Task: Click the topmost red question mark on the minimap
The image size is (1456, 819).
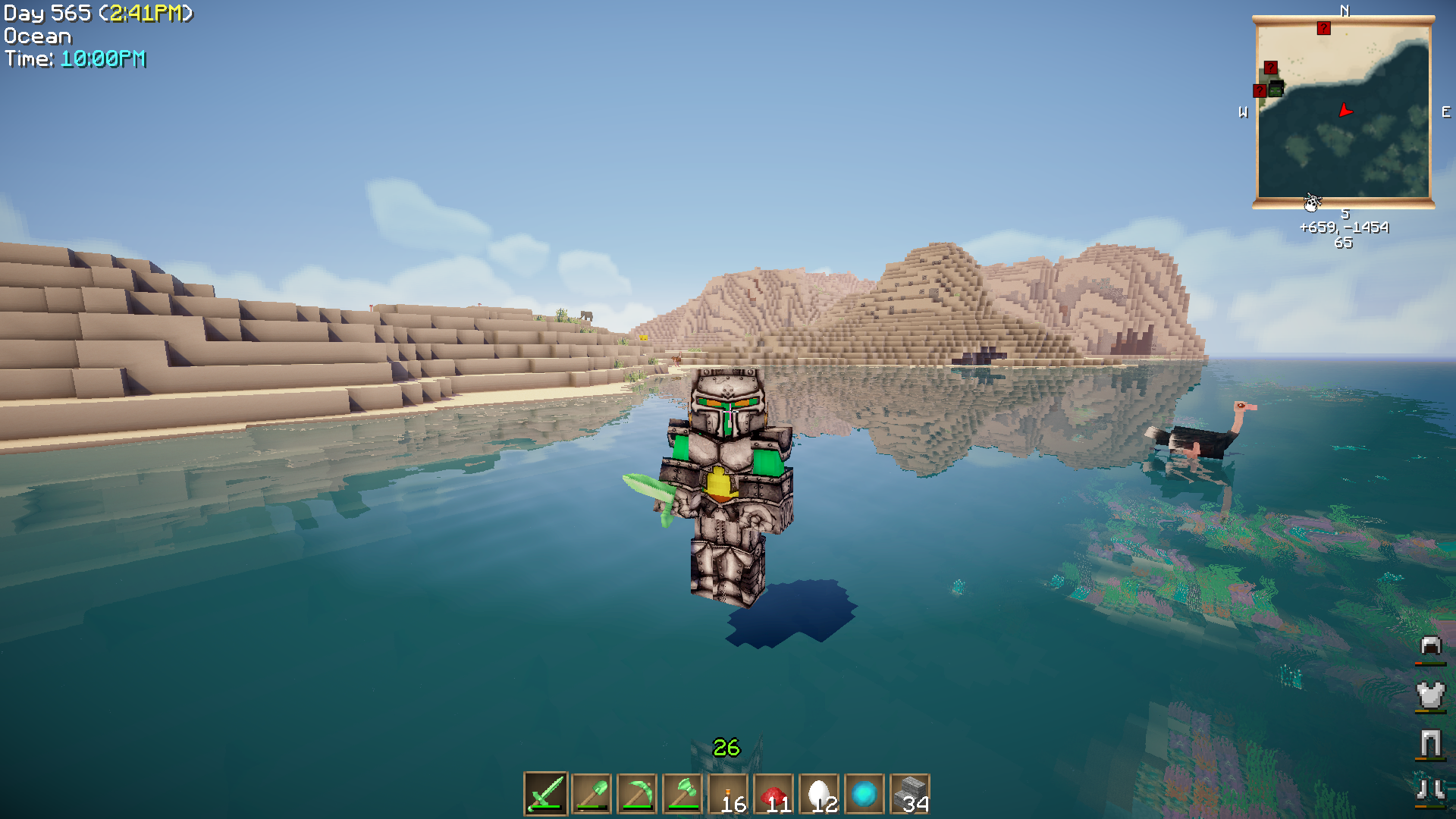Action: click(1323, 28)
